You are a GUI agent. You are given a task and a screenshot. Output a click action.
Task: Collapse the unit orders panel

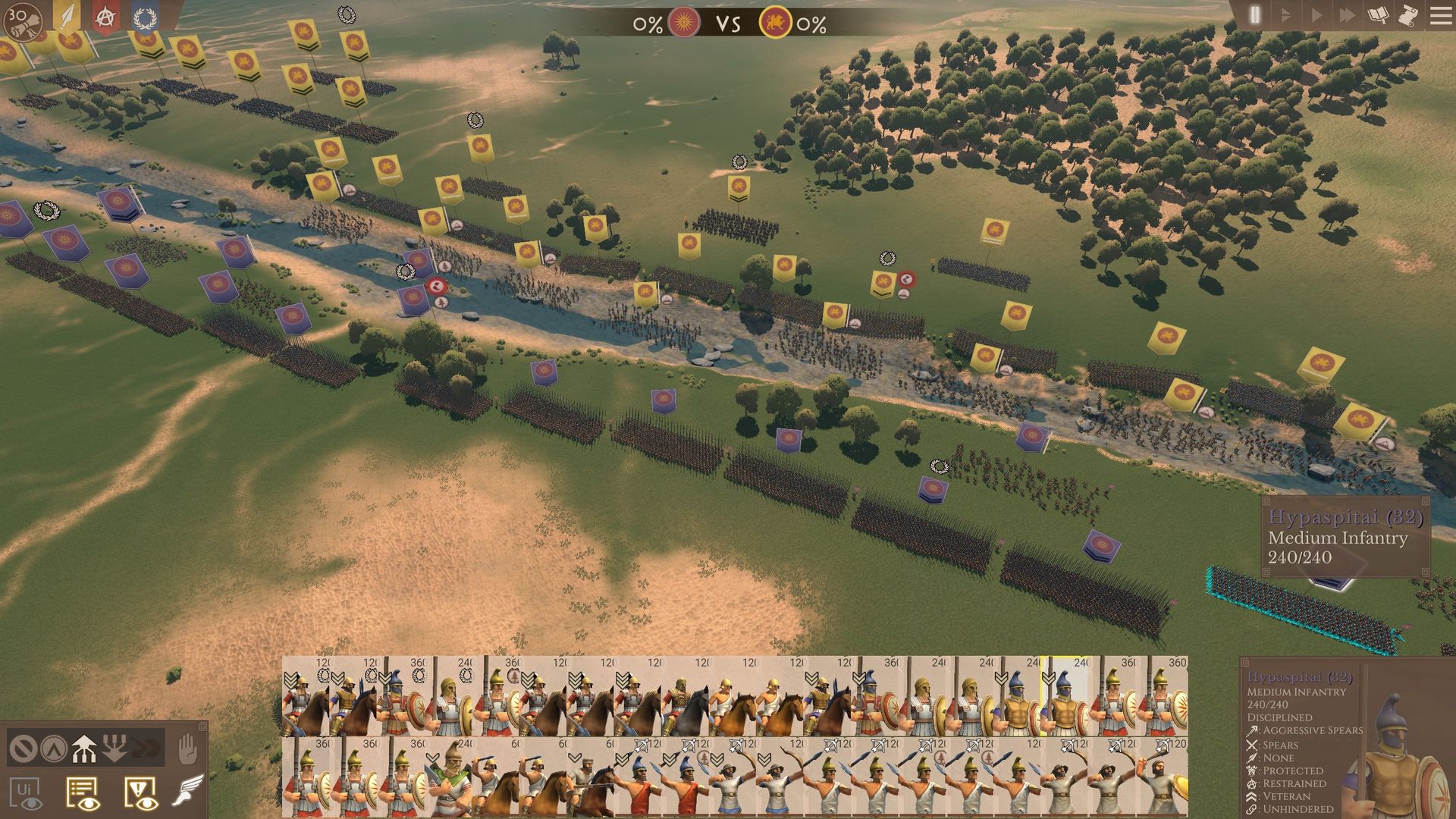[x=202, y=726]
